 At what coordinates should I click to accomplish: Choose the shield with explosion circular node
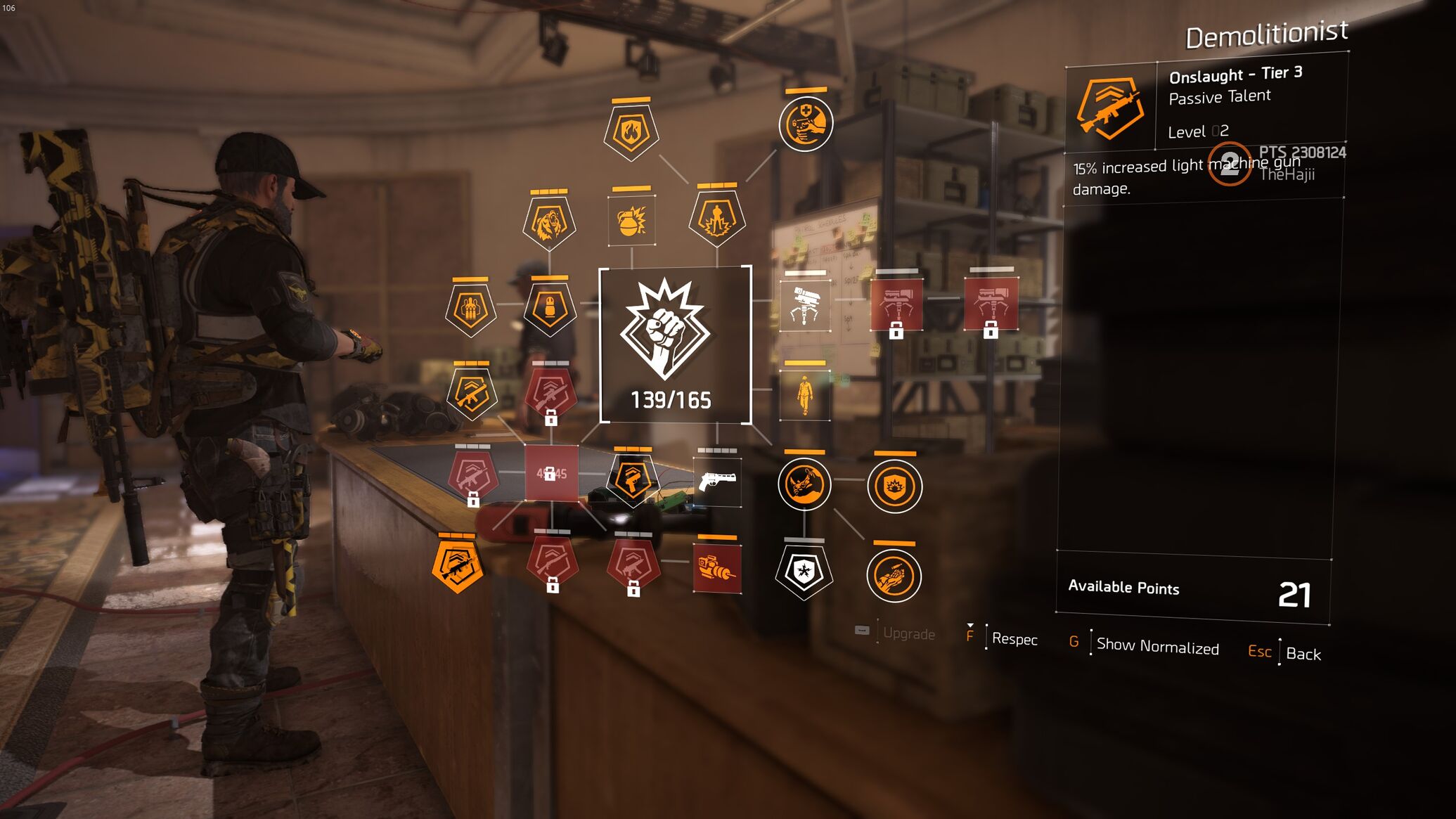click(894, 486)
